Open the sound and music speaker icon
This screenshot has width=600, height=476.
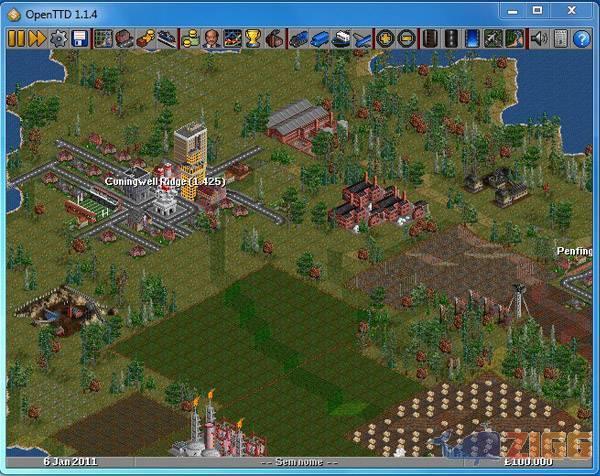(x=538, y=39)
